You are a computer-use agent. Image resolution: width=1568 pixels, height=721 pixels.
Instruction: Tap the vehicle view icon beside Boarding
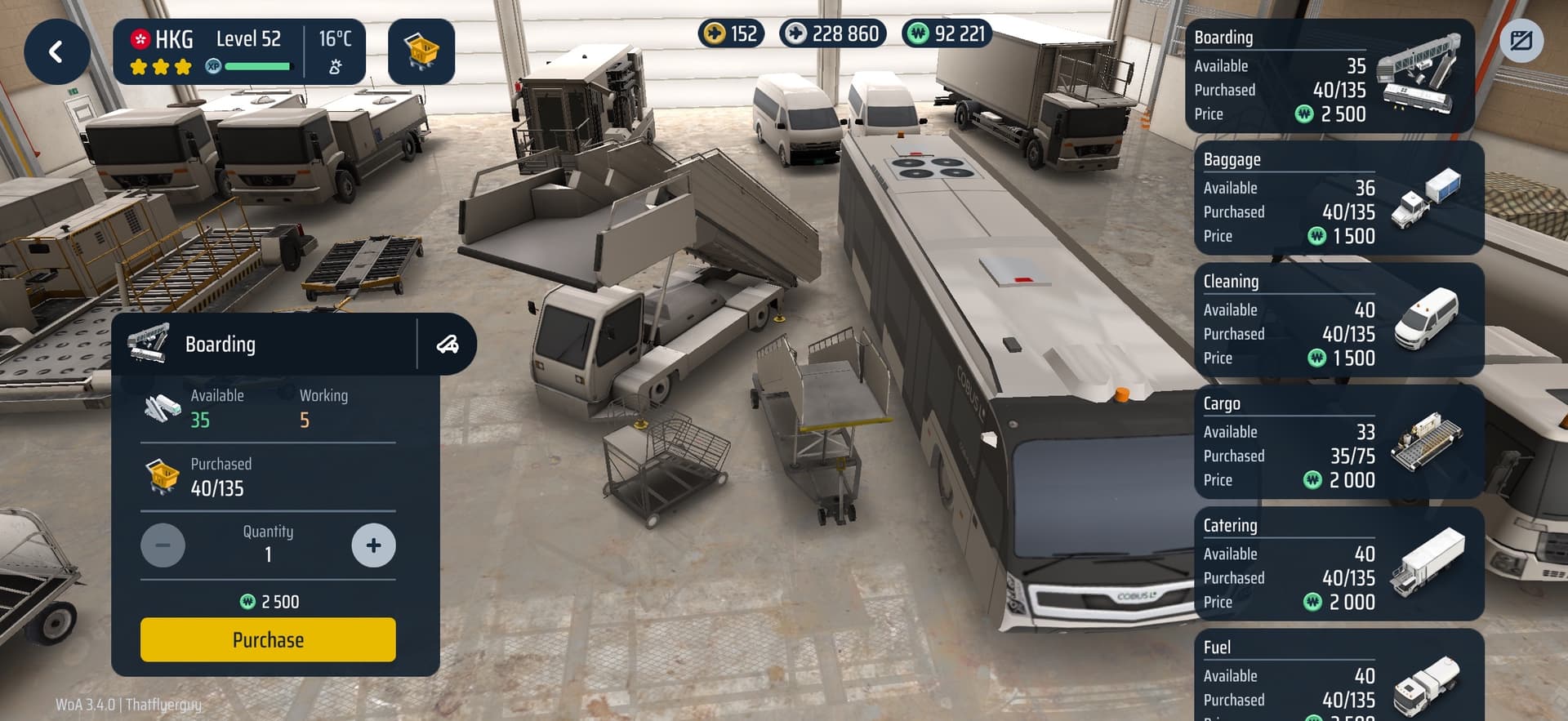448,345
